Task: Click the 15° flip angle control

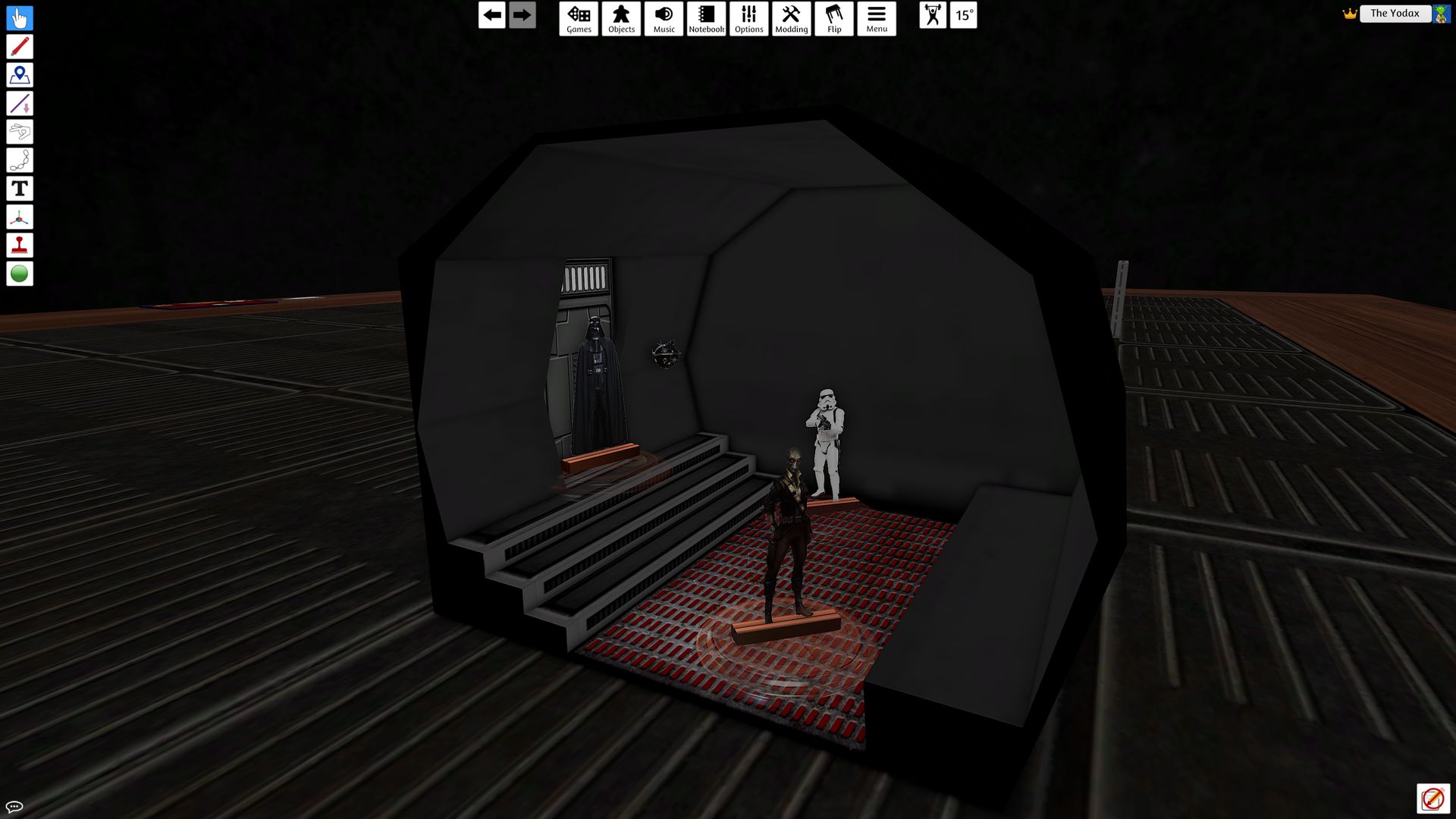Action: pyautogui.click(x=964, y=15)
